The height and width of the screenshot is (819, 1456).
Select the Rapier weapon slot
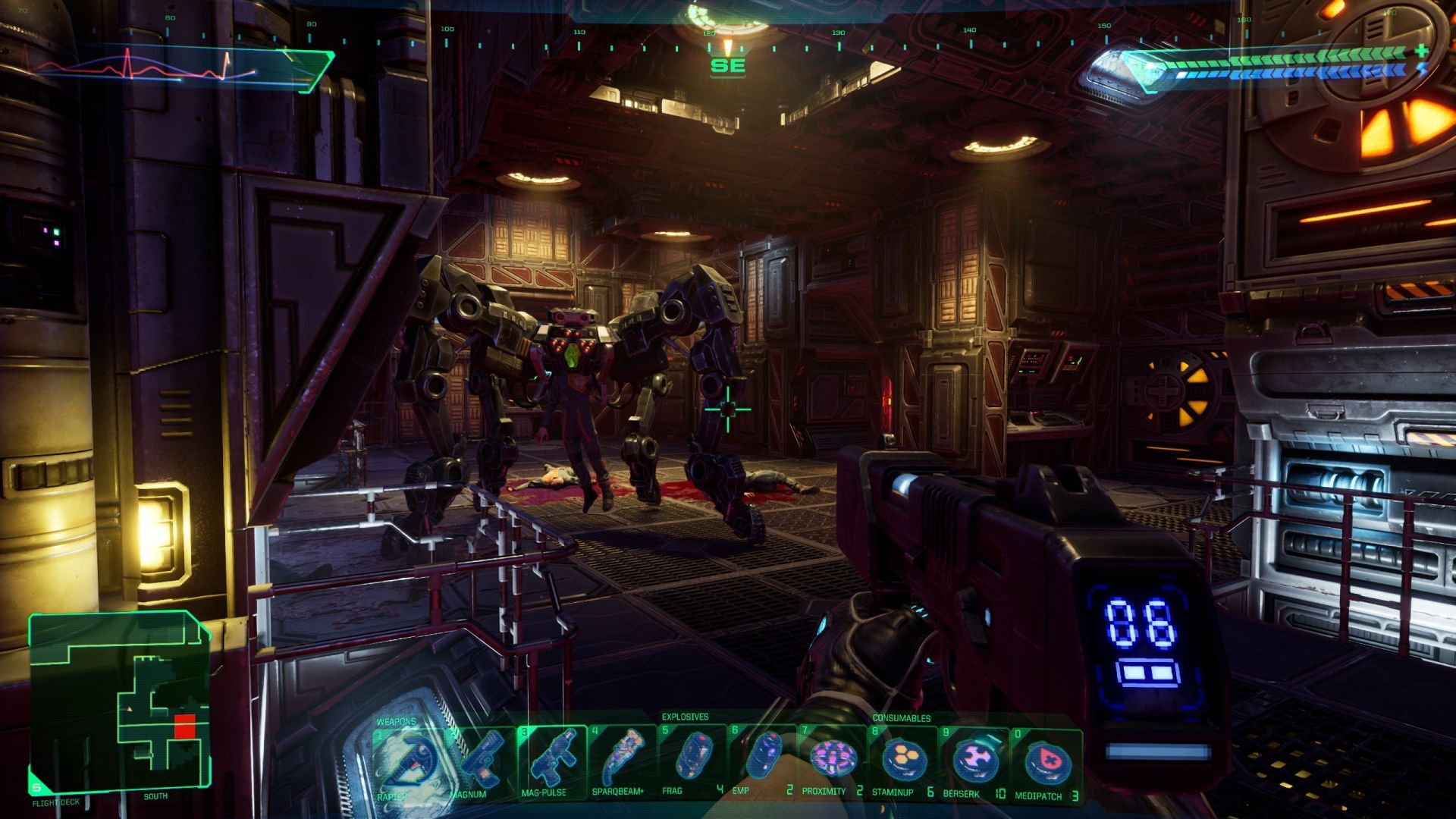point(407,762)
